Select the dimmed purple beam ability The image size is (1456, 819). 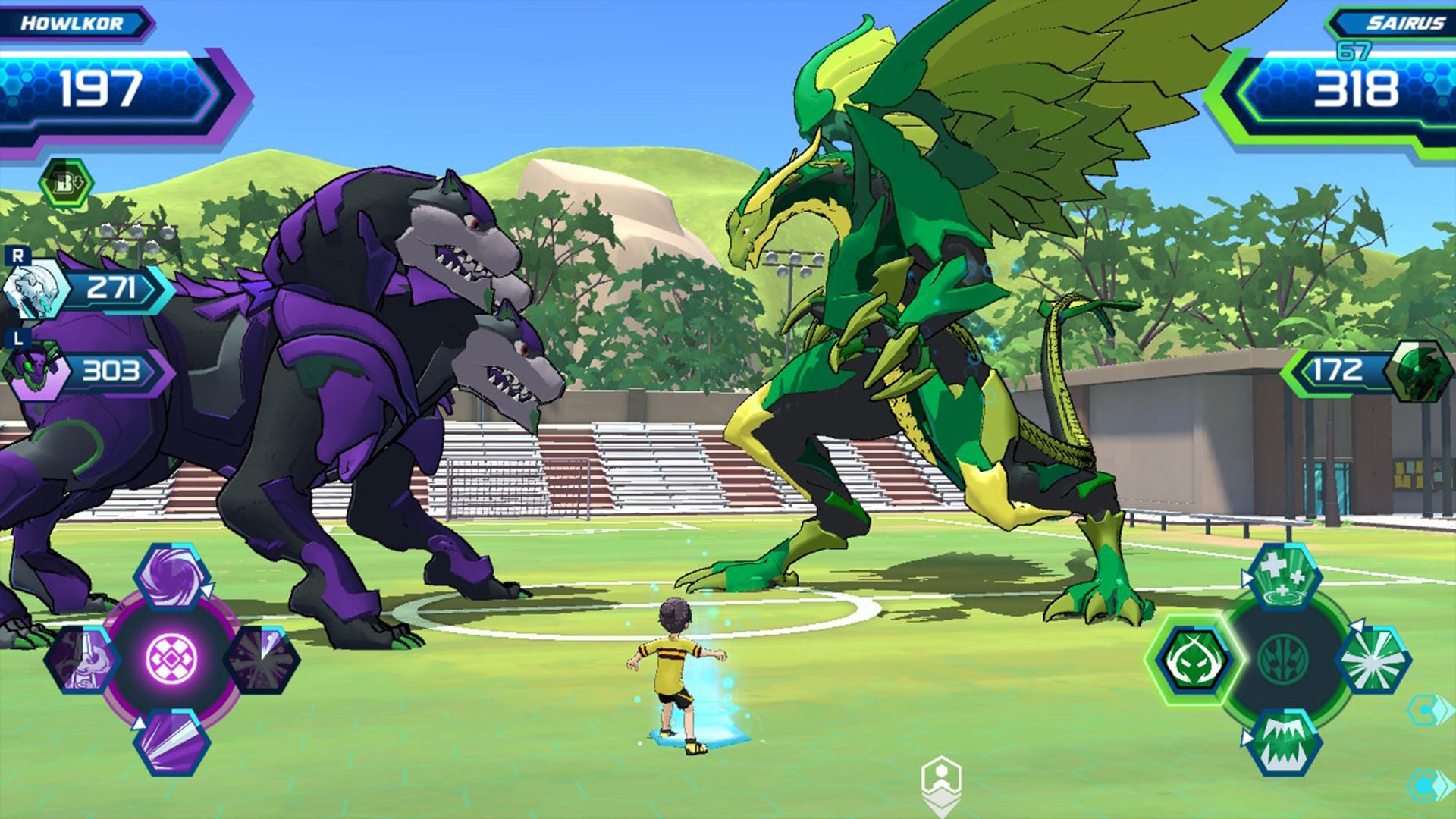pyautogui.click(x=82, y=660)
